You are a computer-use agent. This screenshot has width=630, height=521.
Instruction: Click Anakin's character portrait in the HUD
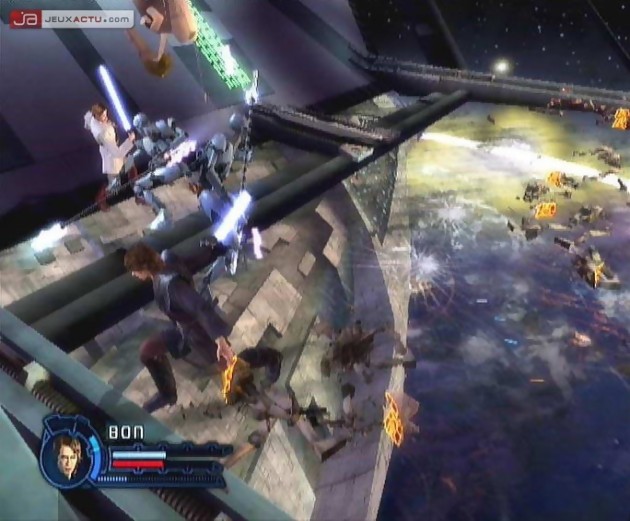[x=69, y=455]
